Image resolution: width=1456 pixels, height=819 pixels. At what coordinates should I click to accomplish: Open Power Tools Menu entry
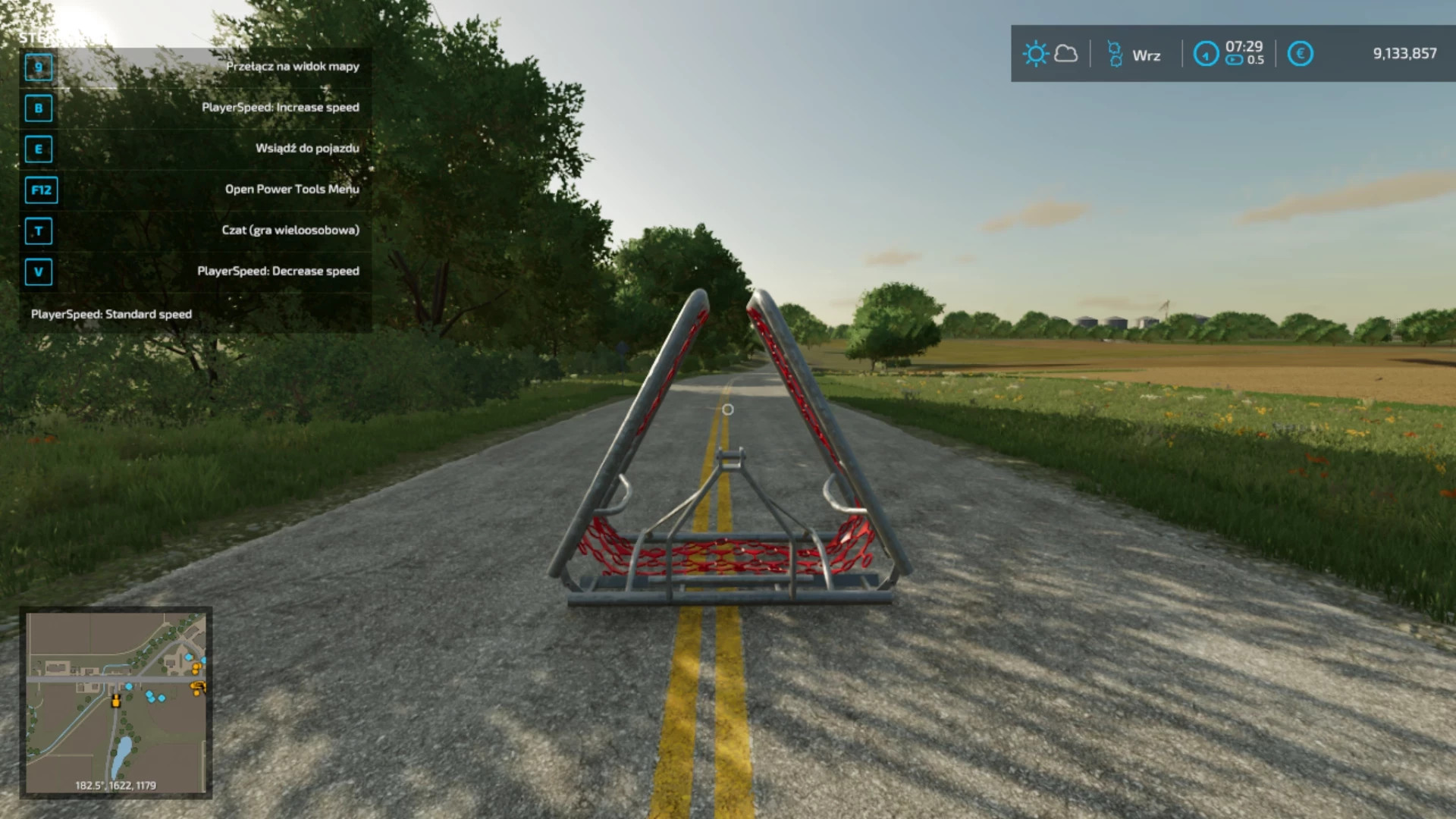291,189
